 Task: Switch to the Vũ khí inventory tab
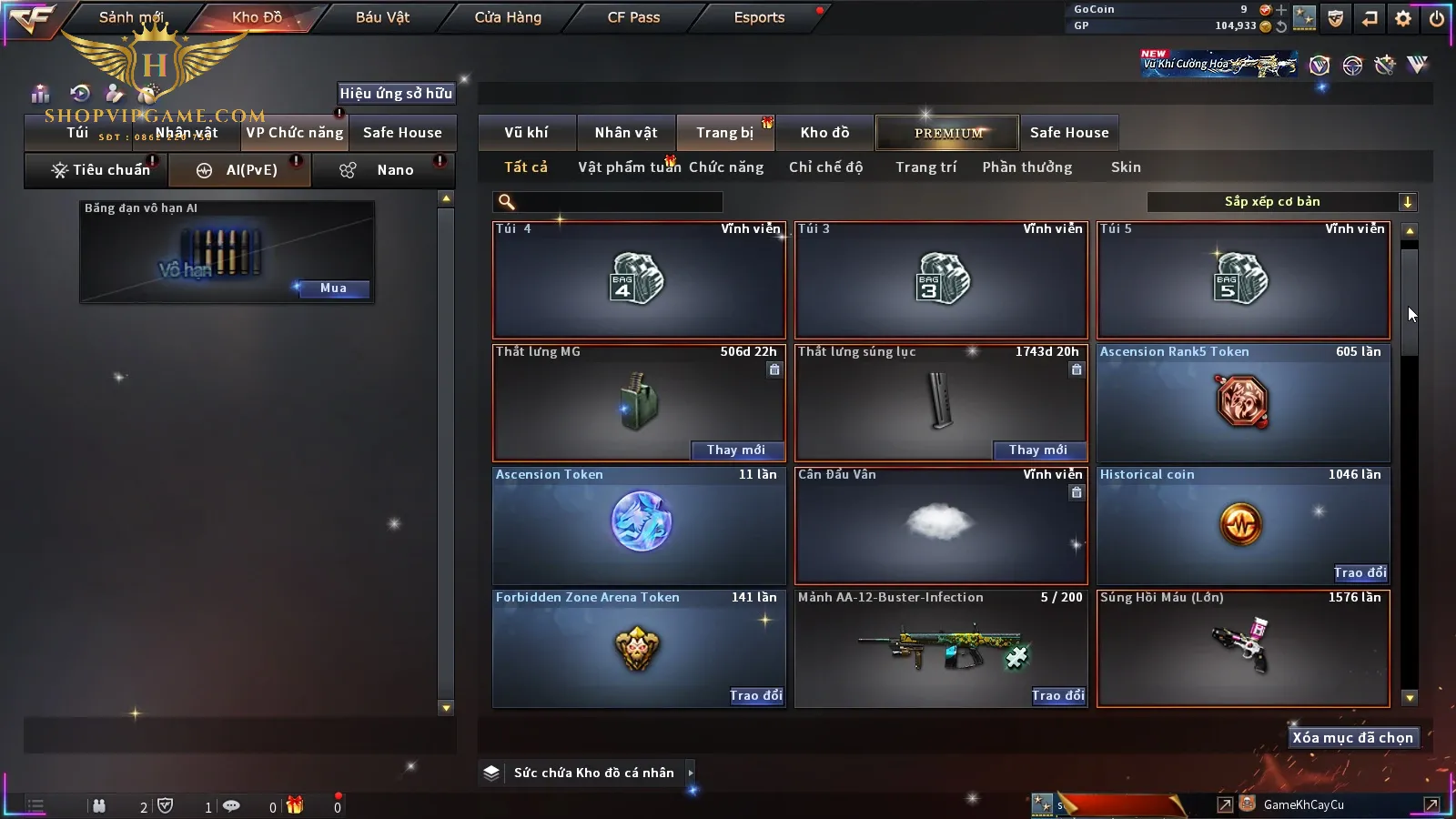coord(527,133)
